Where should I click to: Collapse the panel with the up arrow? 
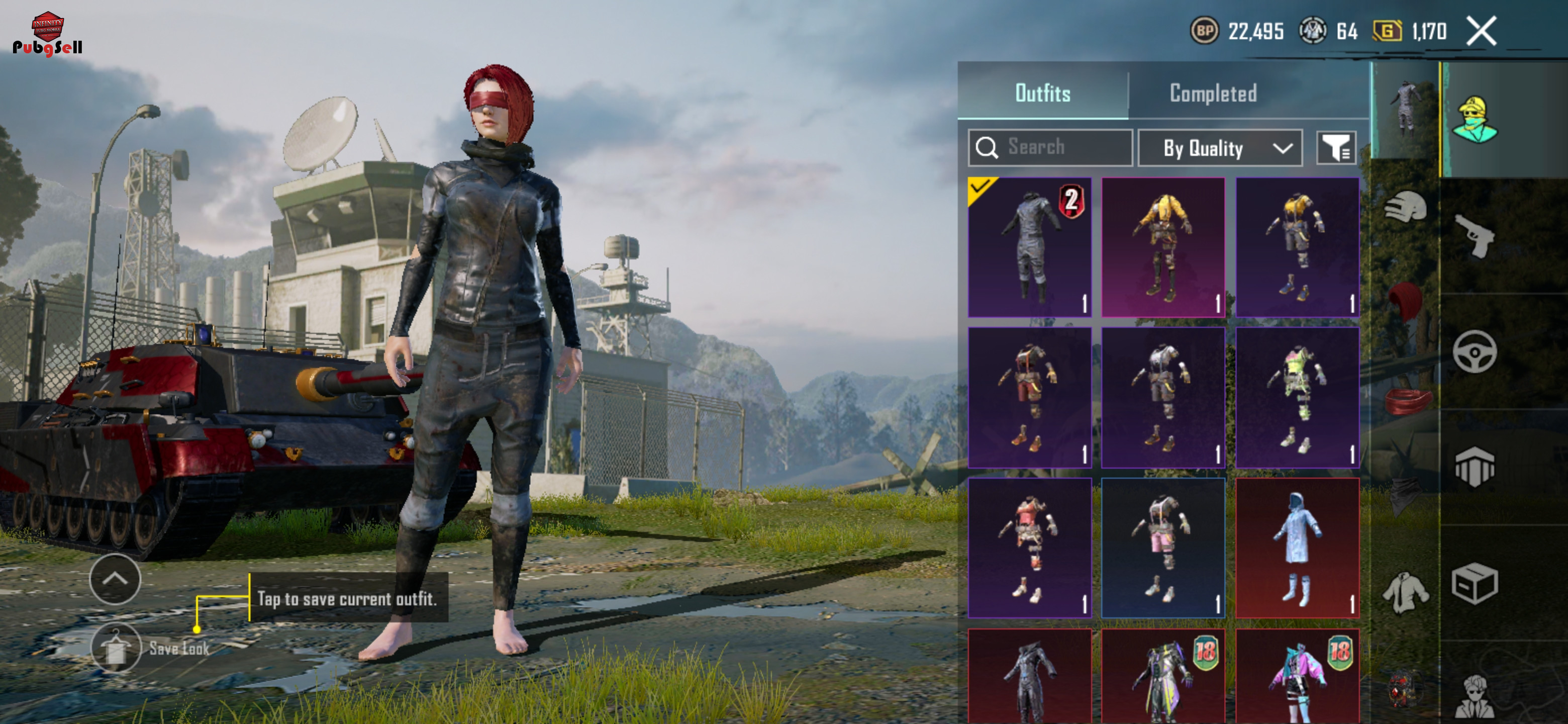115,579
